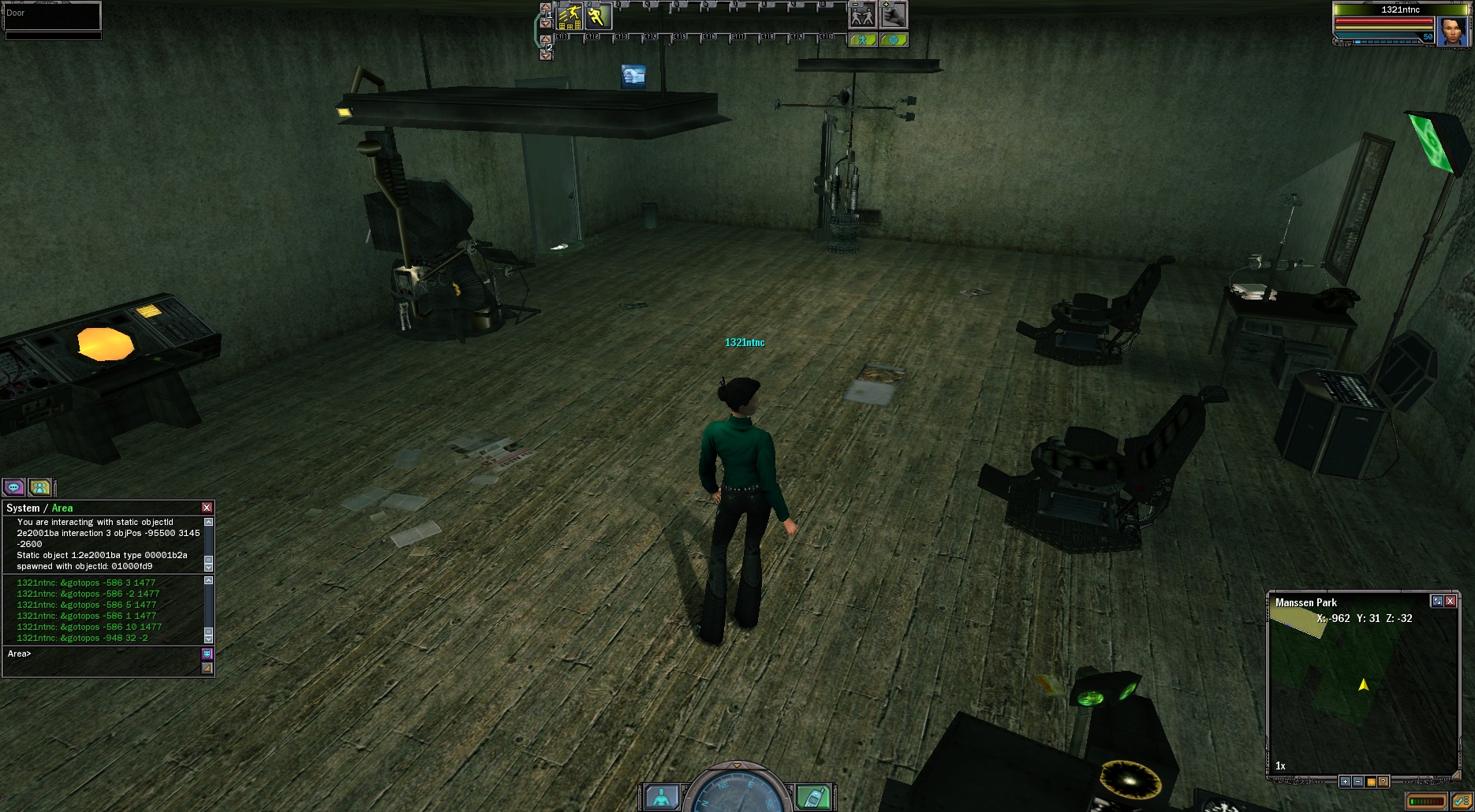Close the System / Area chat window
Viewport: 1475px width, 812px height.
pyautogui.click(x=207, y=508)
